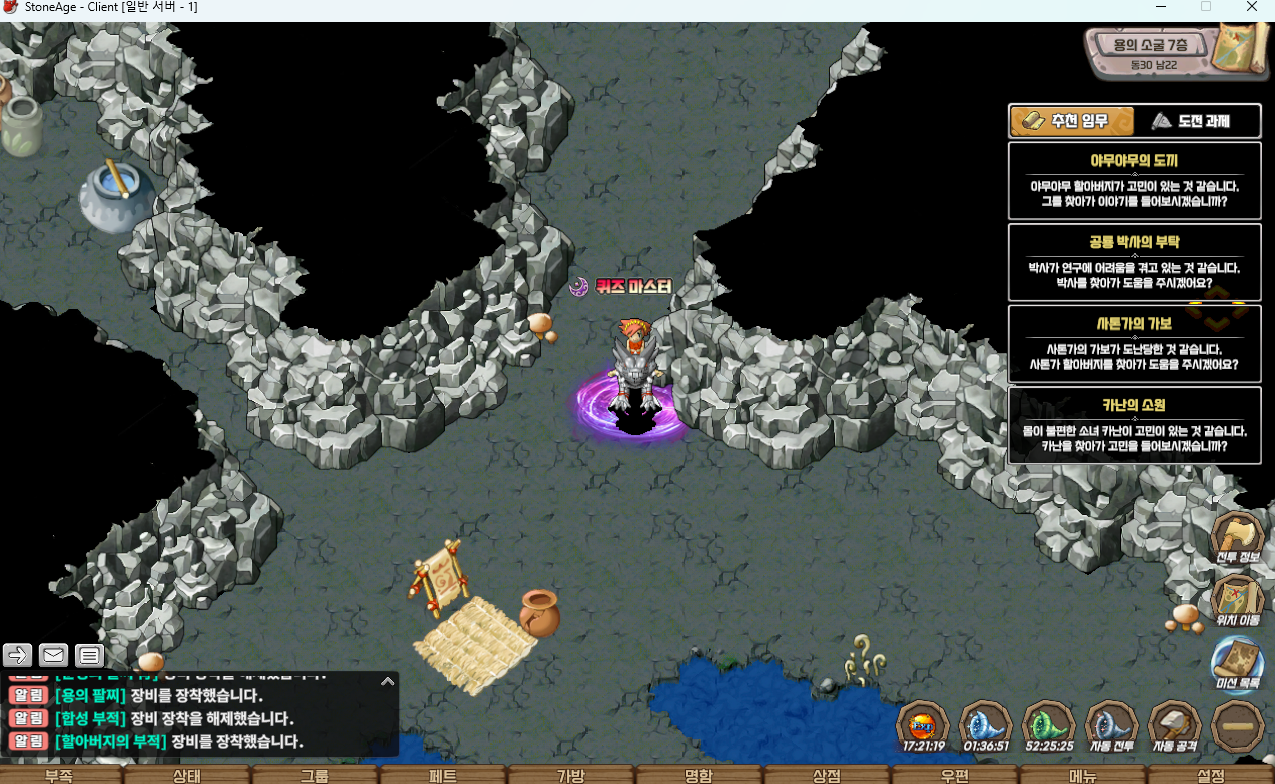Click the Exp boost orb icon
1275x784 pixels.
point(923,726)
